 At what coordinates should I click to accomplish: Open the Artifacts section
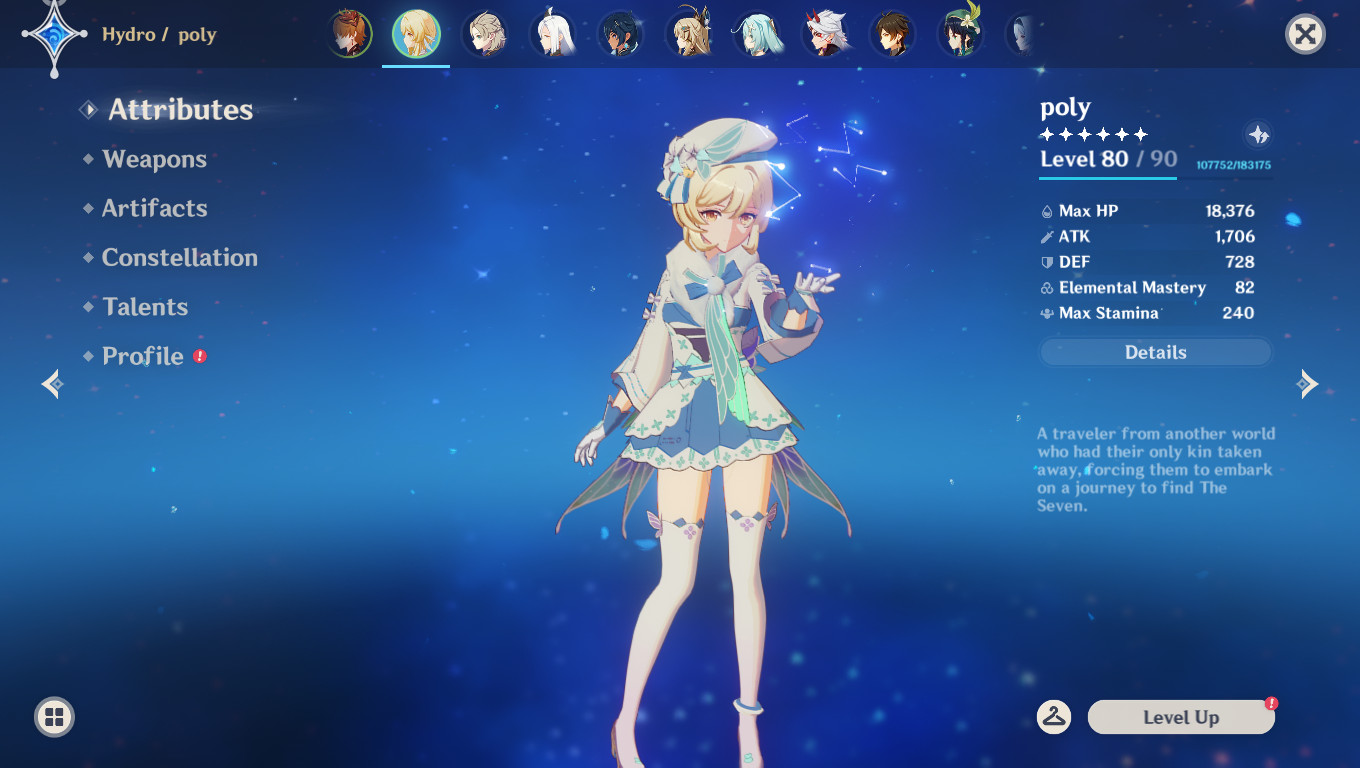tap(154, 208)
